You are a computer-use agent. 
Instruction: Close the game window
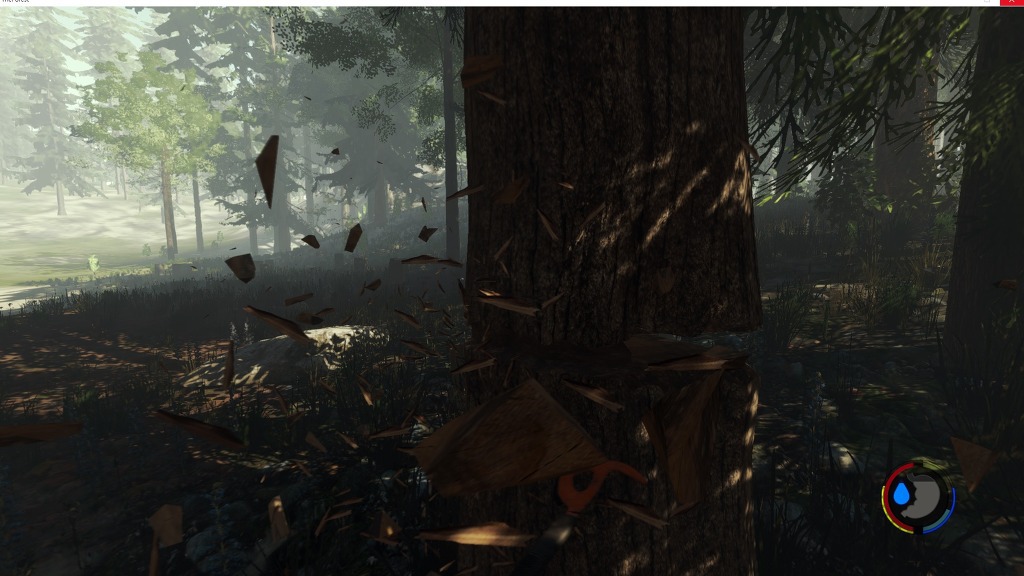click(1011, 3)
